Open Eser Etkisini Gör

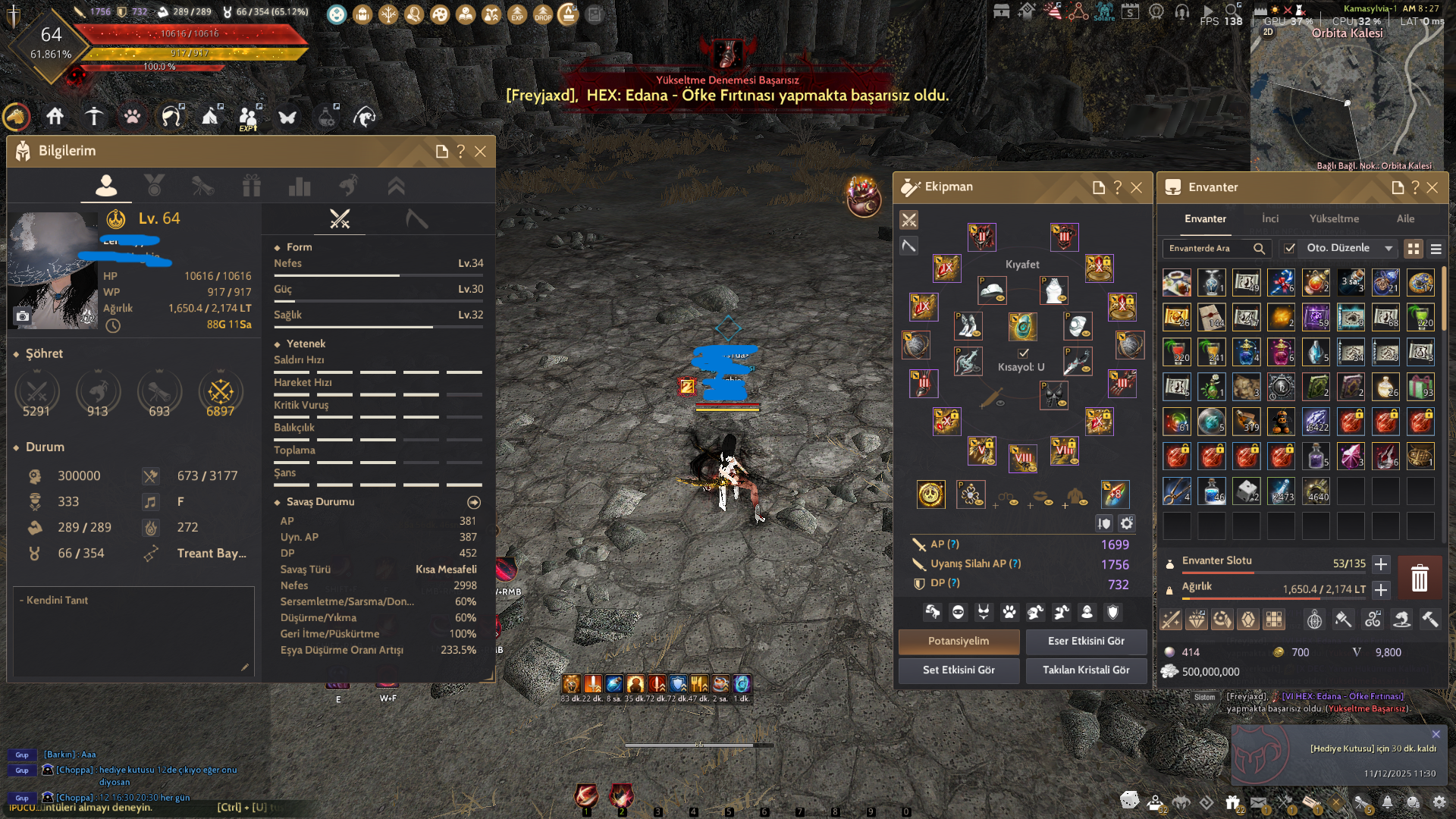click(1086, 641)
